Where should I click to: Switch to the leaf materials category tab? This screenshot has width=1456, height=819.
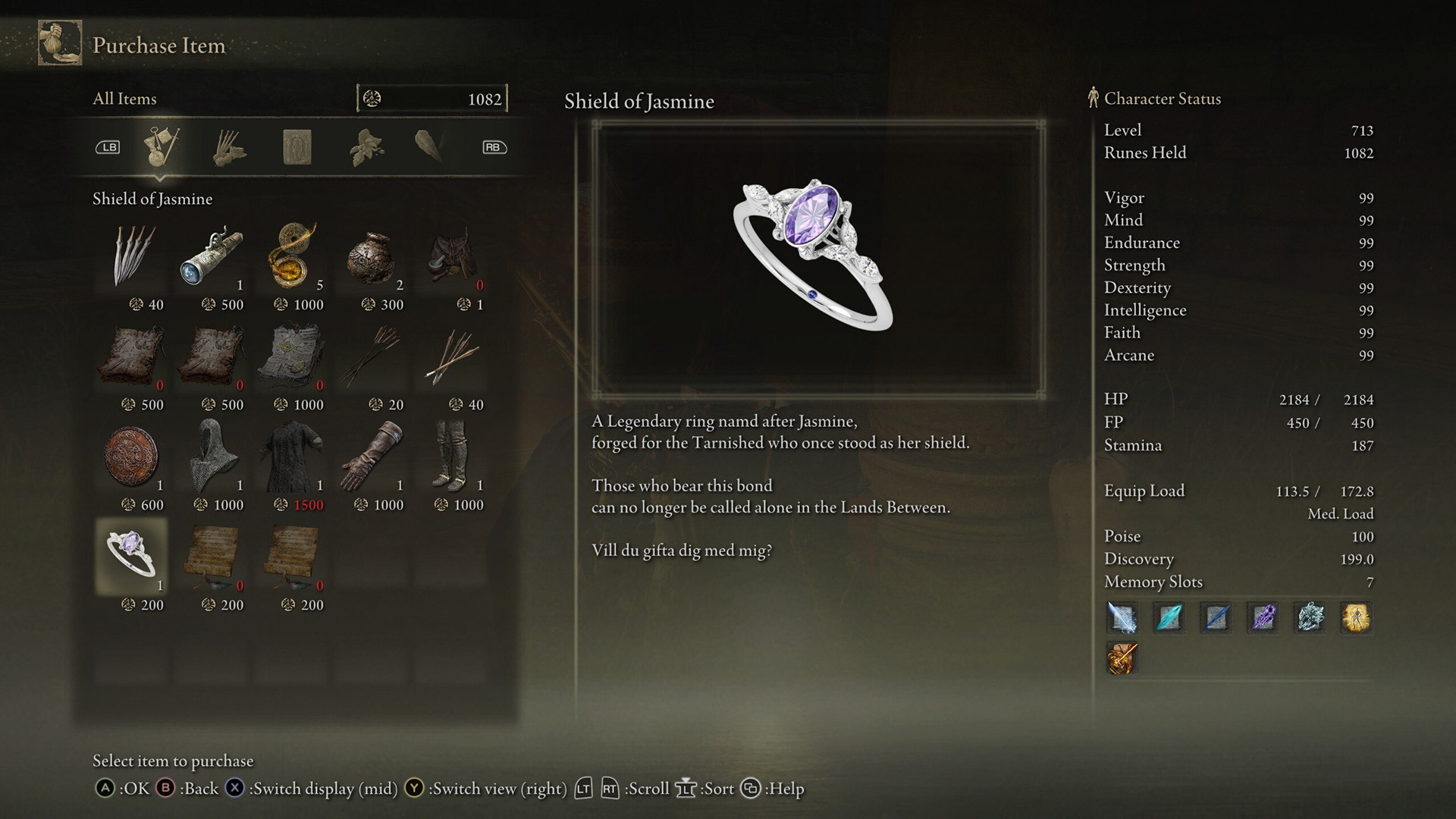point(366,146)
